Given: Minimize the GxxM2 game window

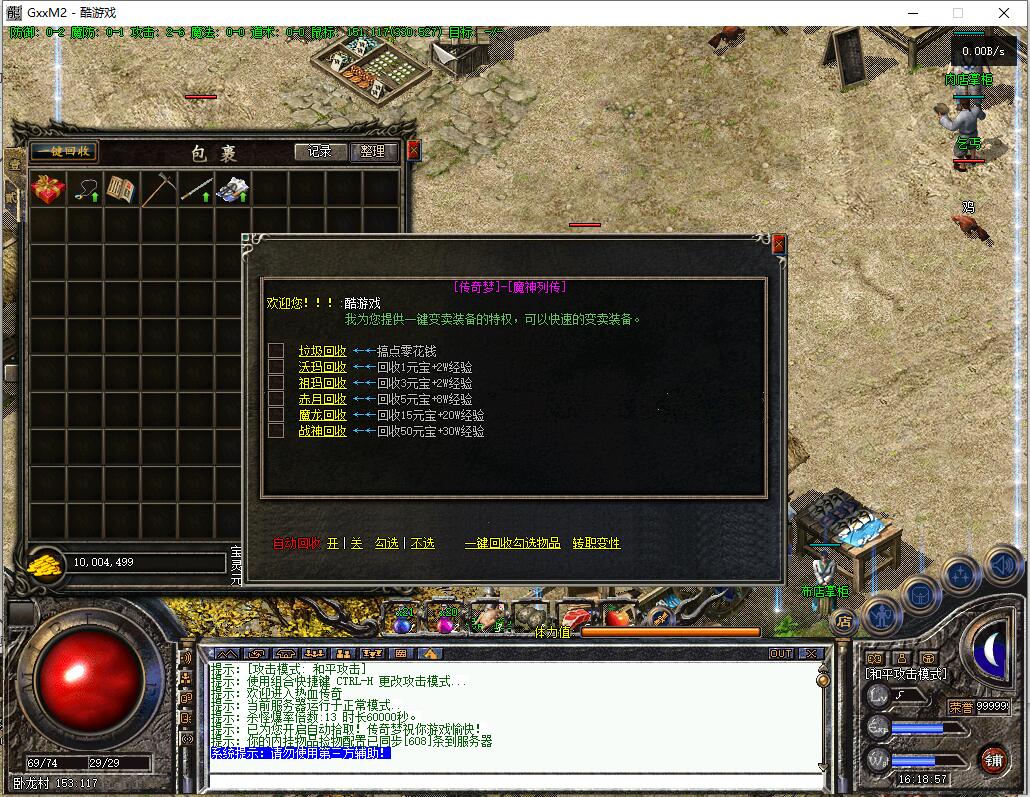Looking at the screenshot, I should pos(912,13).
